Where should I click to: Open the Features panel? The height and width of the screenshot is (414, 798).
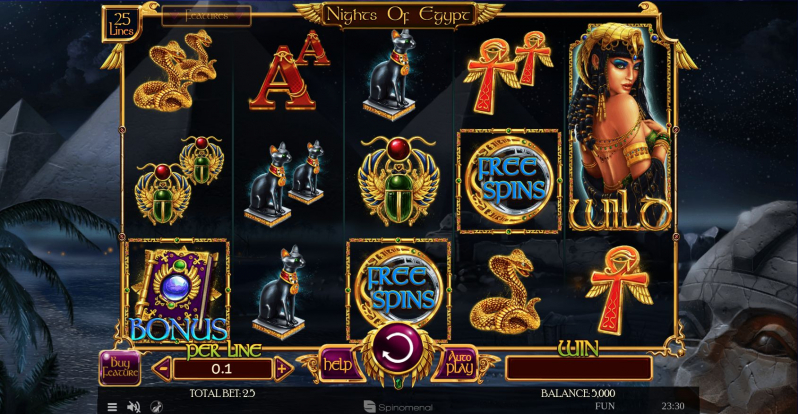(x=207, y=16)
